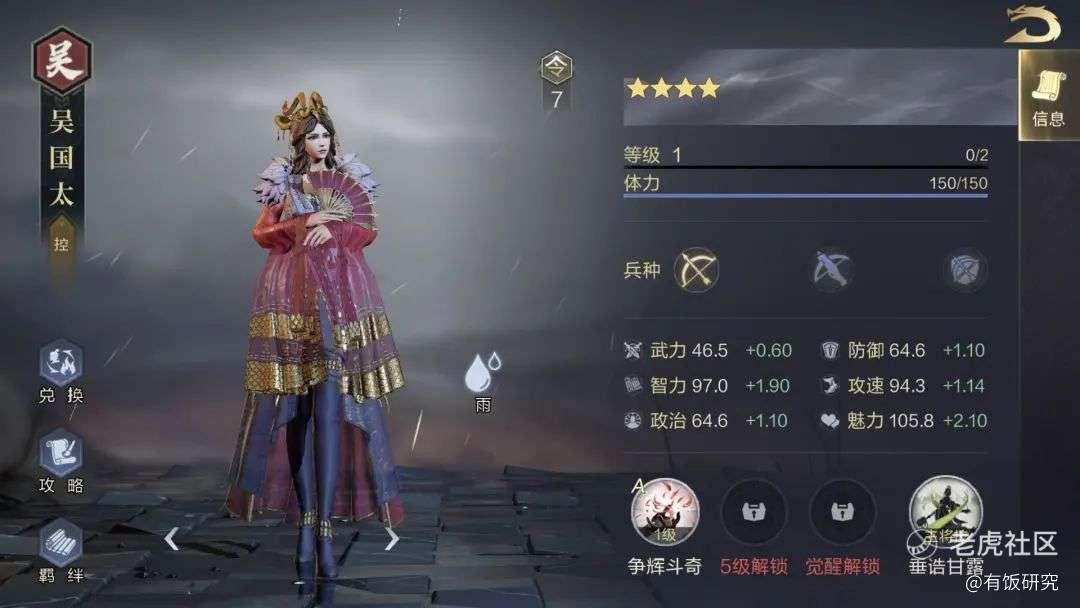Tap the 令 command cost icon
This screenshot has width=1080, height=608.
click(x=556, y=70)
